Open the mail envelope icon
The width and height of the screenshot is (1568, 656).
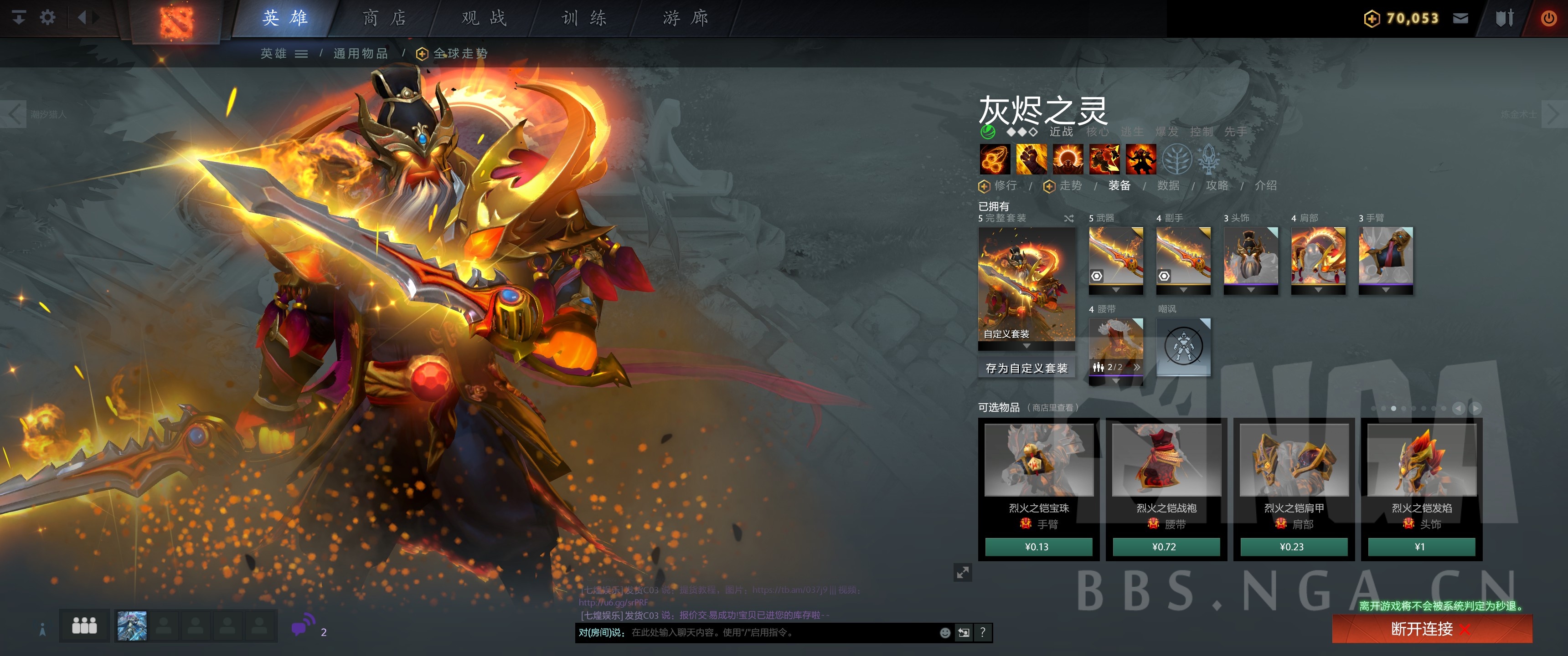(1461, 18)
